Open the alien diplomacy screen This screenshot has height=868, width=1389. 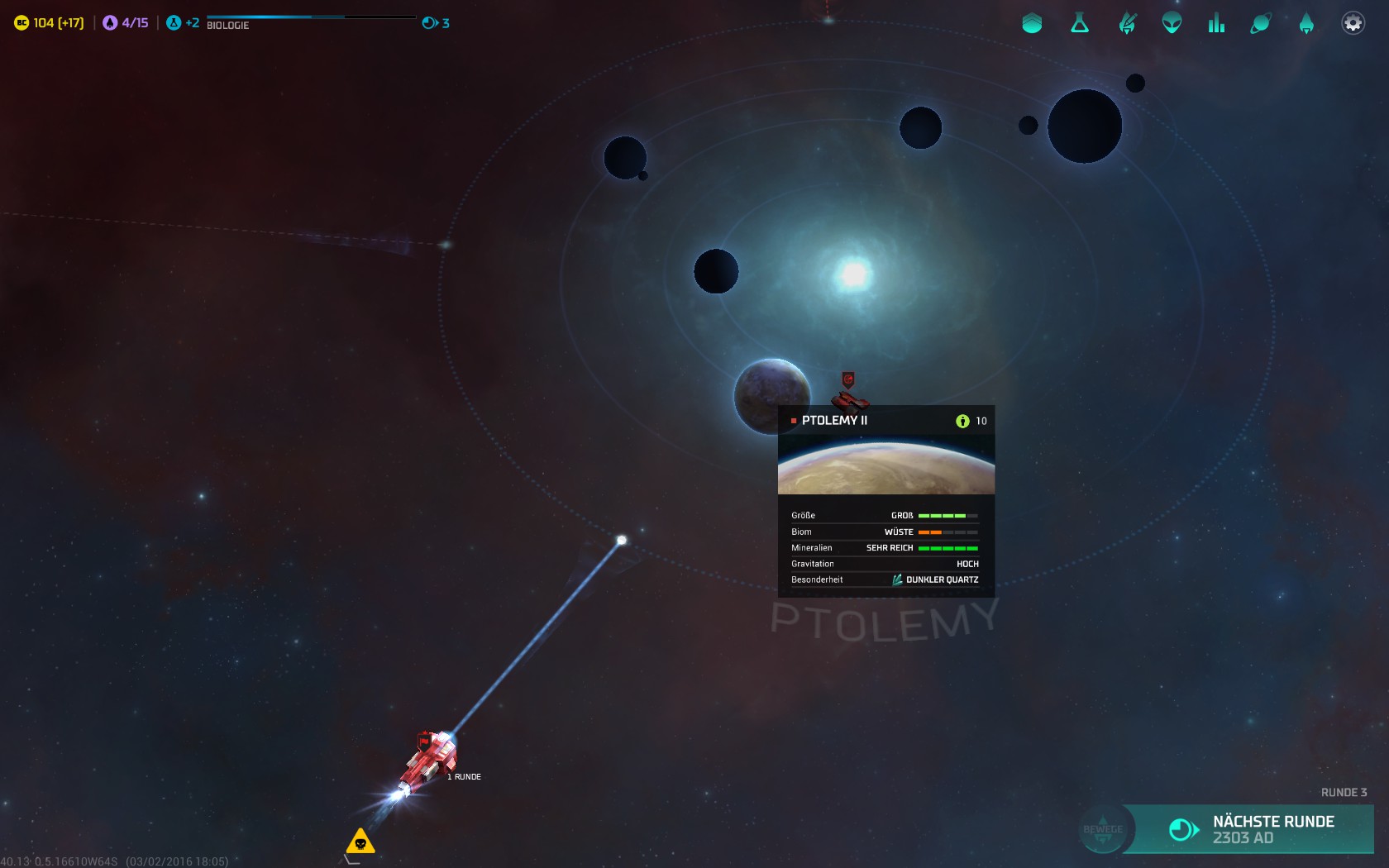pos(1172,23)
